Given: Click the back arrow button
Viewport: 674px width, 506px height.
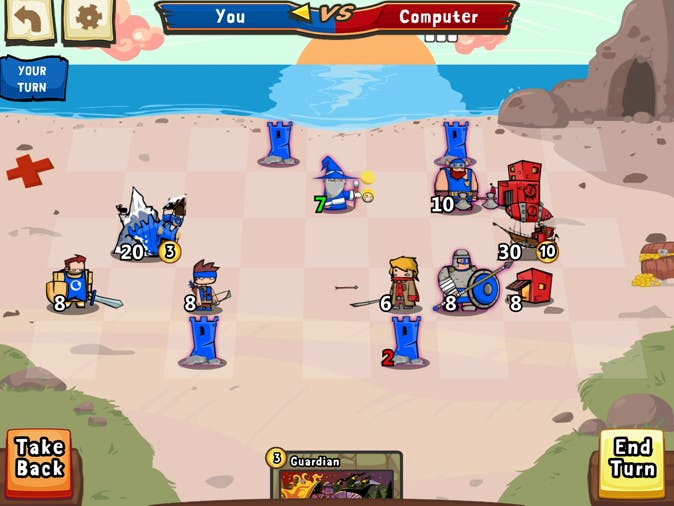Looking at the screenshot, I should tap(29, 20).
